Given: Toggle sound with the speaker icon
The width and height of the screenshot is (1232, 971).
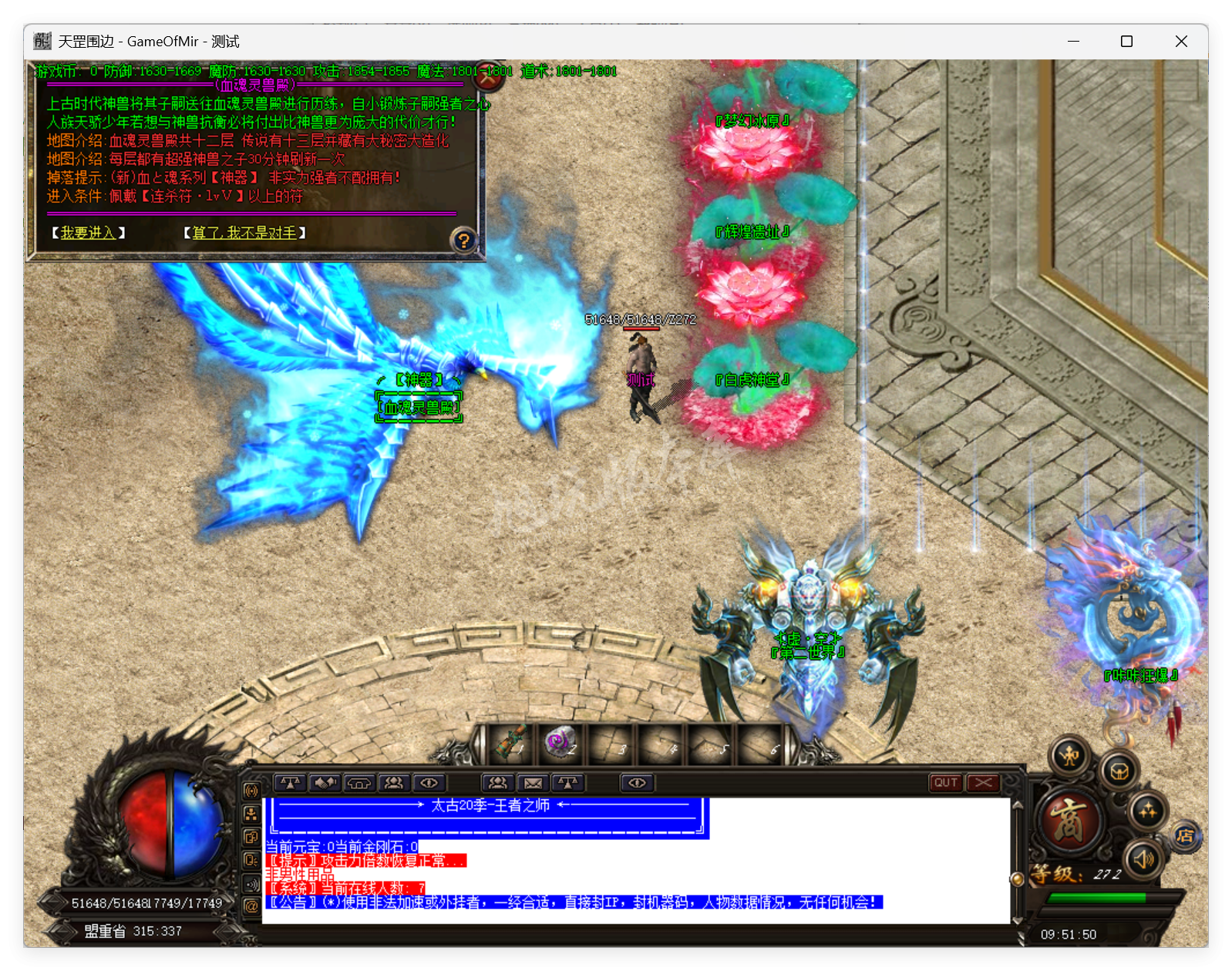Looking at the screenshot, I should coord(1143,858).
